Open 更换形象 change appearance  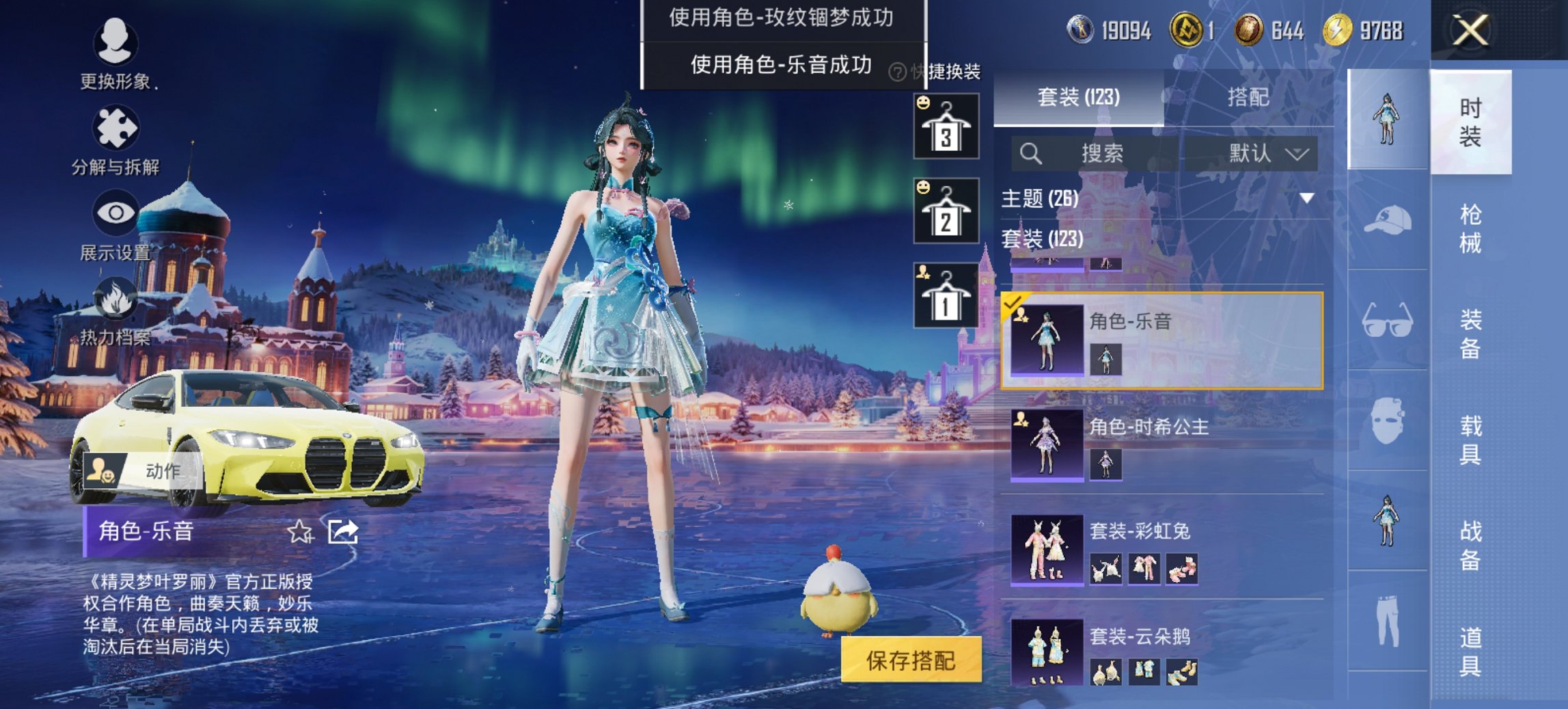pos(115,42)
